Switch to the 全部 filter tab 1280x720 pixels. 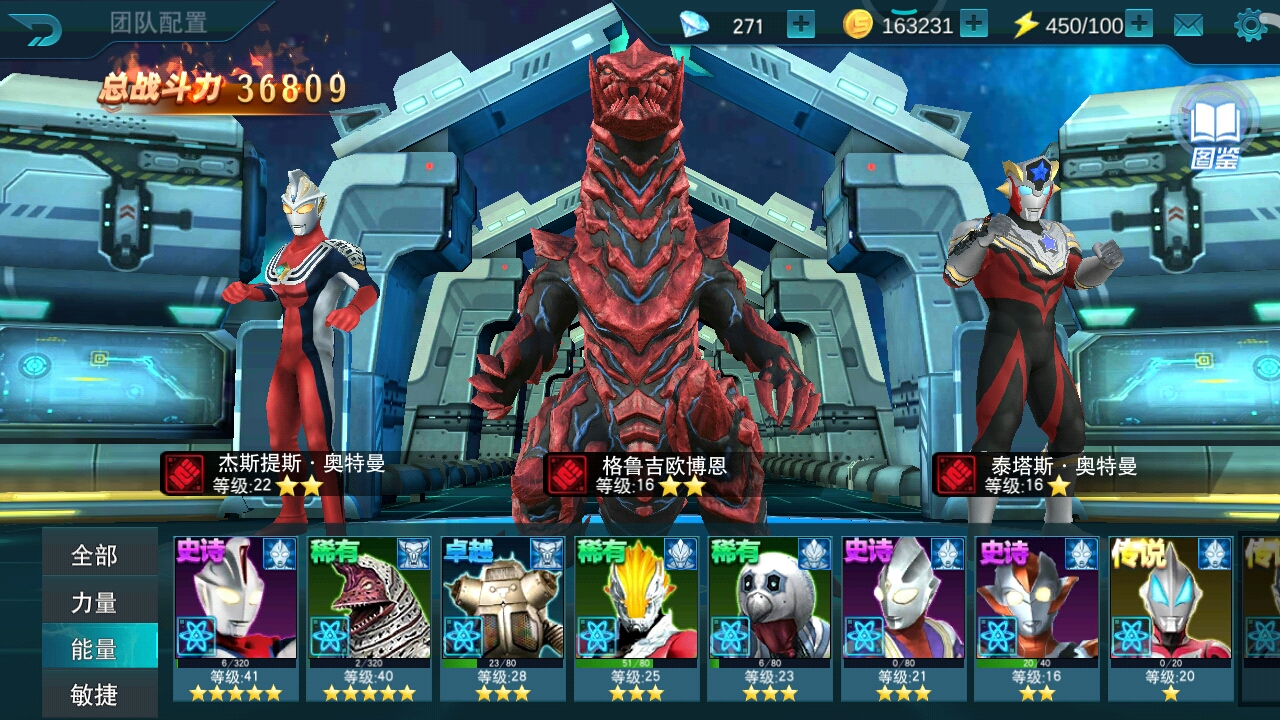[x=97, y=557]
